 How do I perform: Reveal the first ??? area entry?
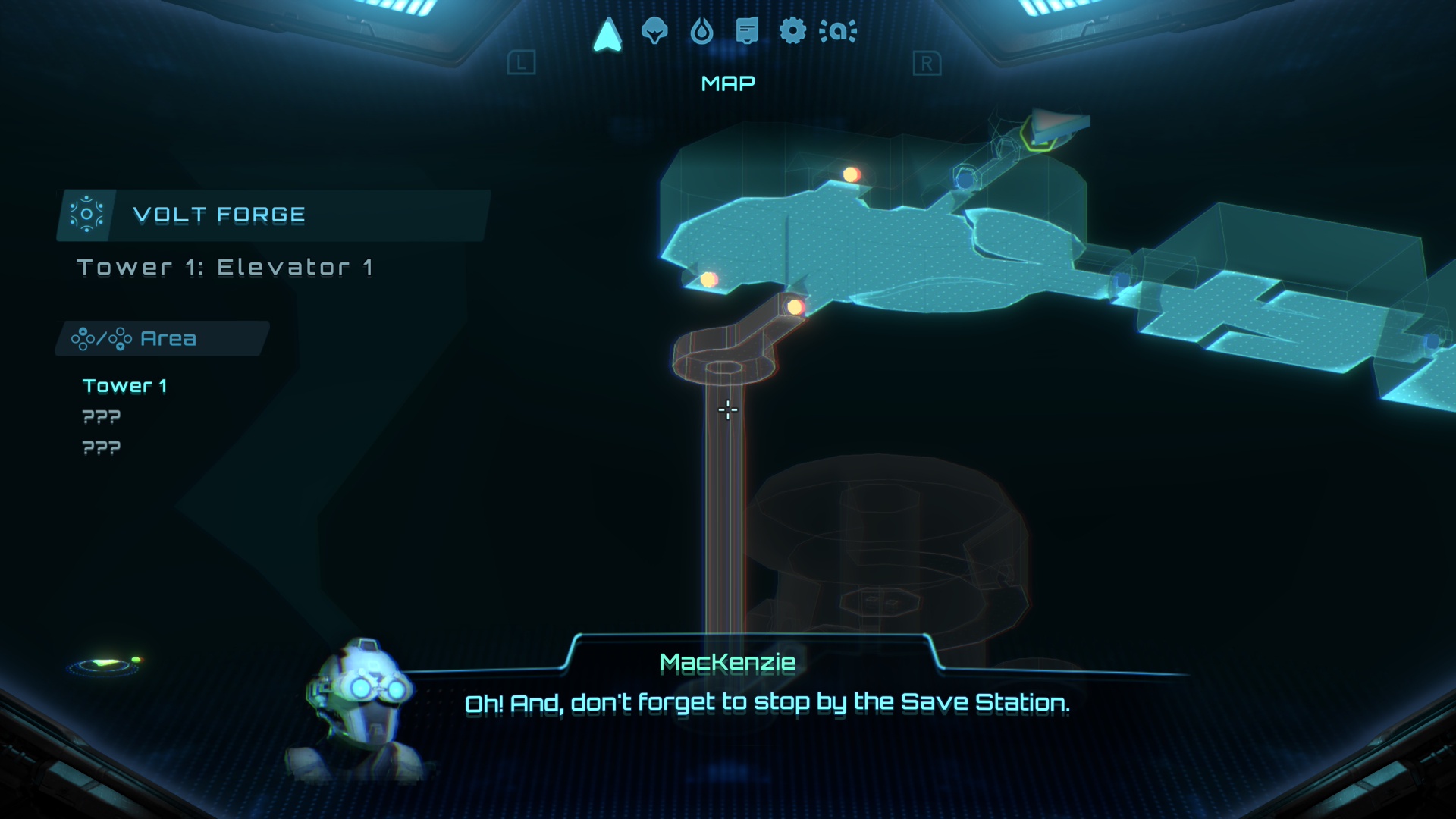(101, 416)
